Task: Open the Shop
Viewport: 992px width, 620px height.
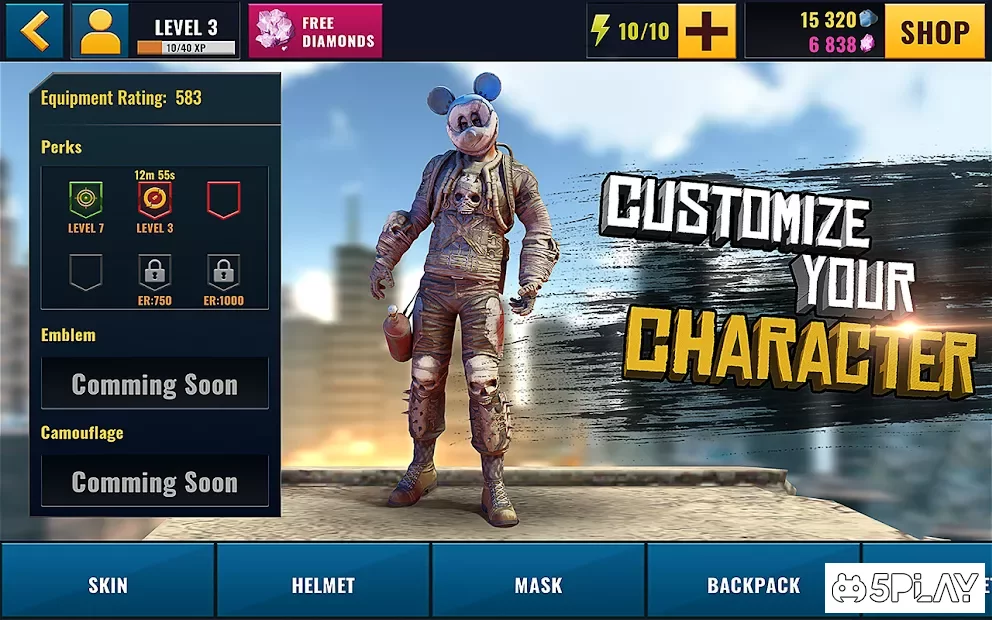Action: [x=934, y=31]
